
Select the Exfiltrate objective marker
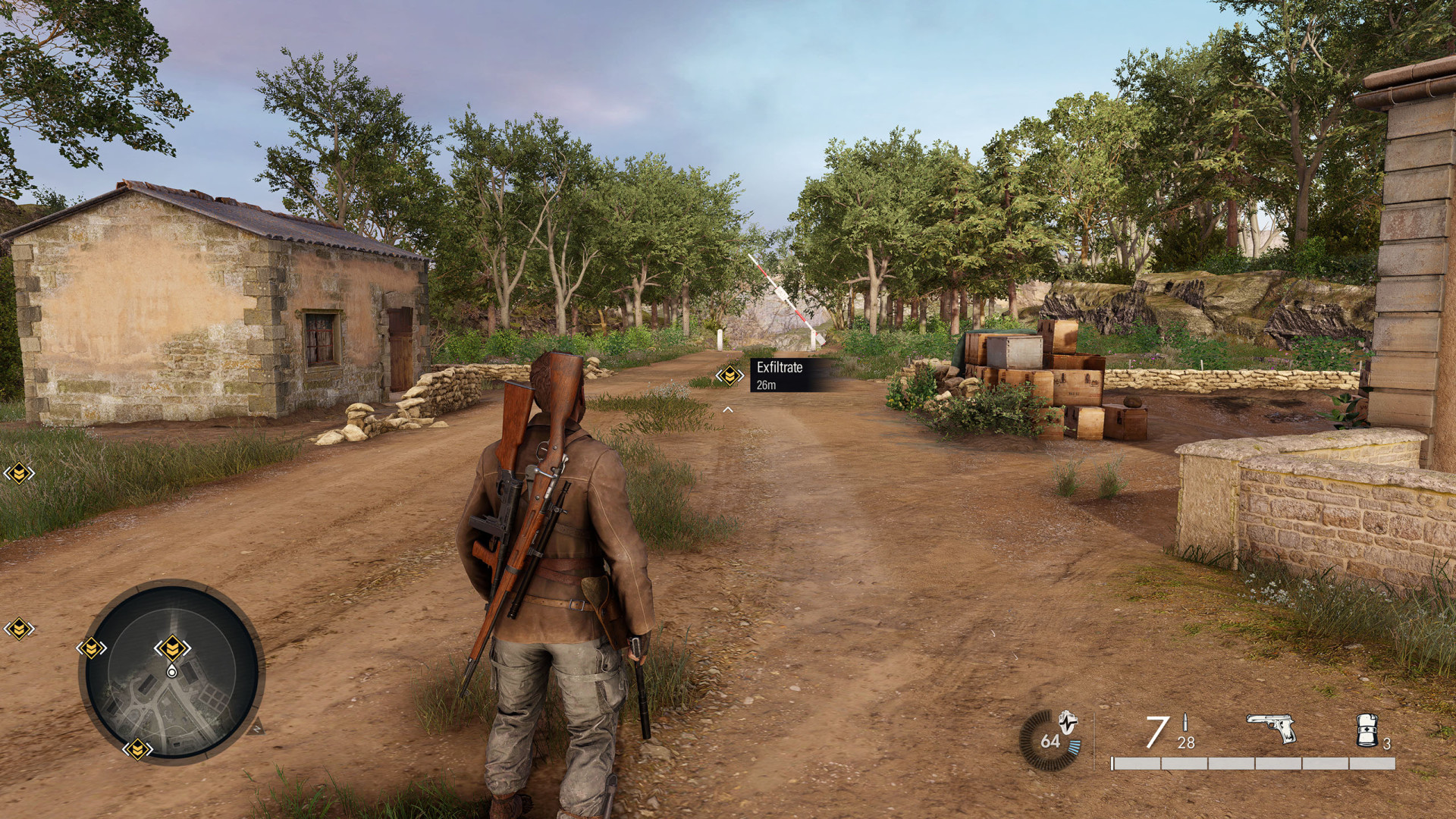(x=730, y=375)
